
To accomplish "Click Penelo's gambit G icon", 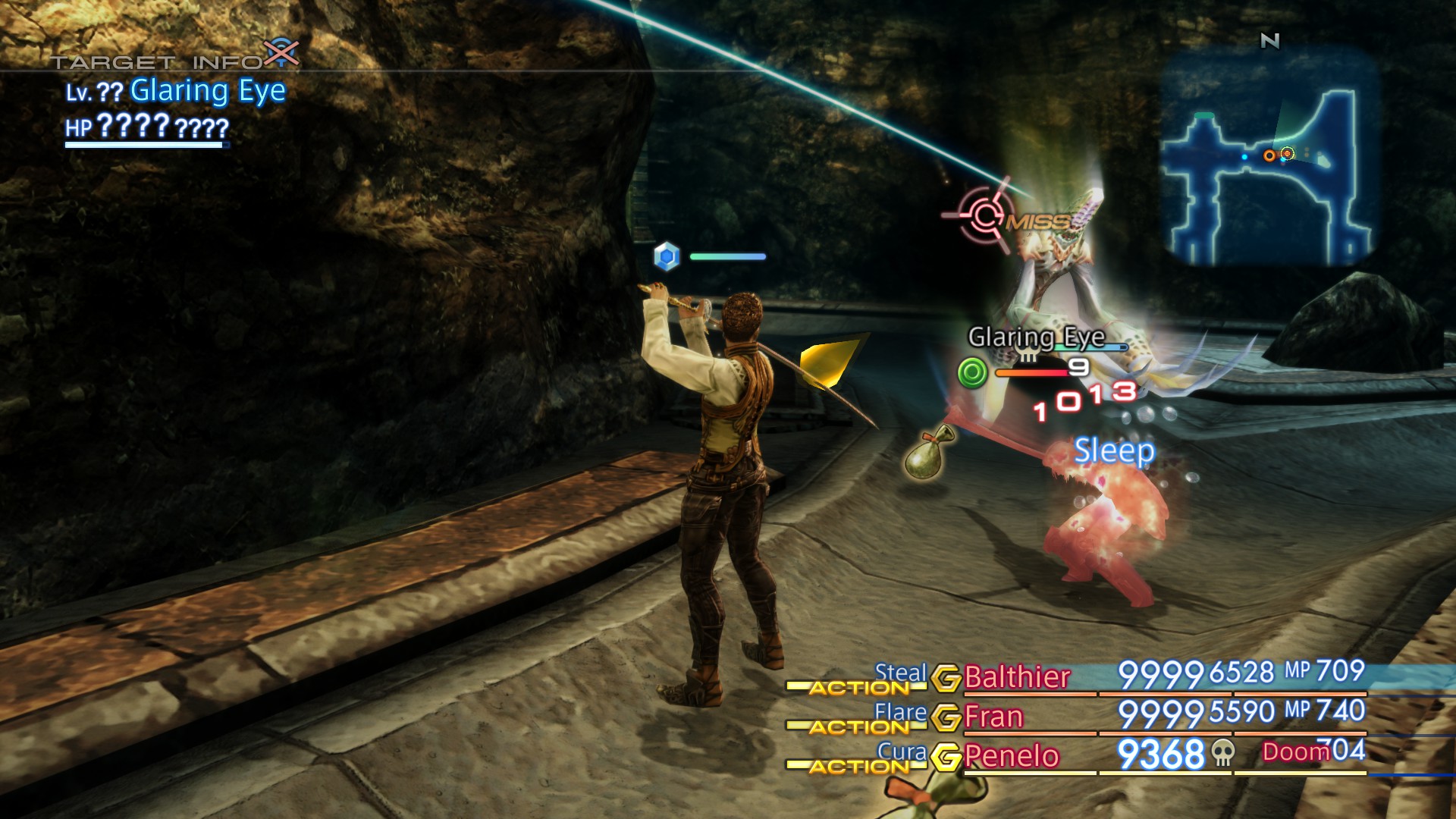I will point(946,757).
